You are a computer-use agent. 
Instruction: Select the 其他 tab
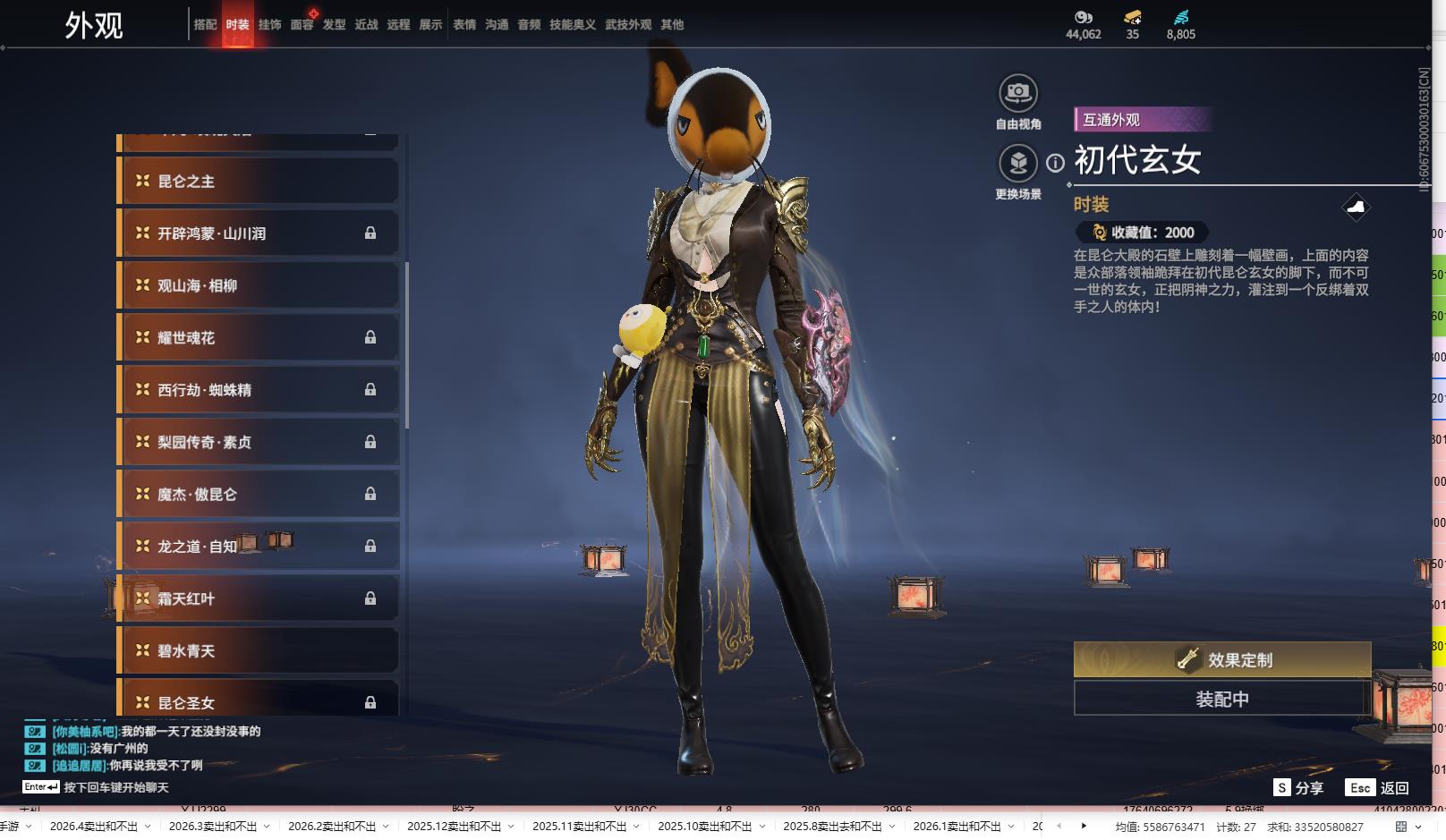click(672, 25)
